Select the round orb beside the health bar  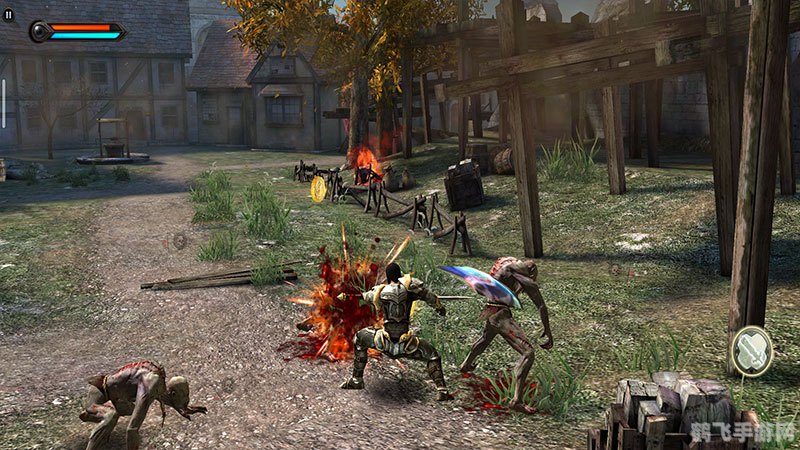tap(41, 32)
